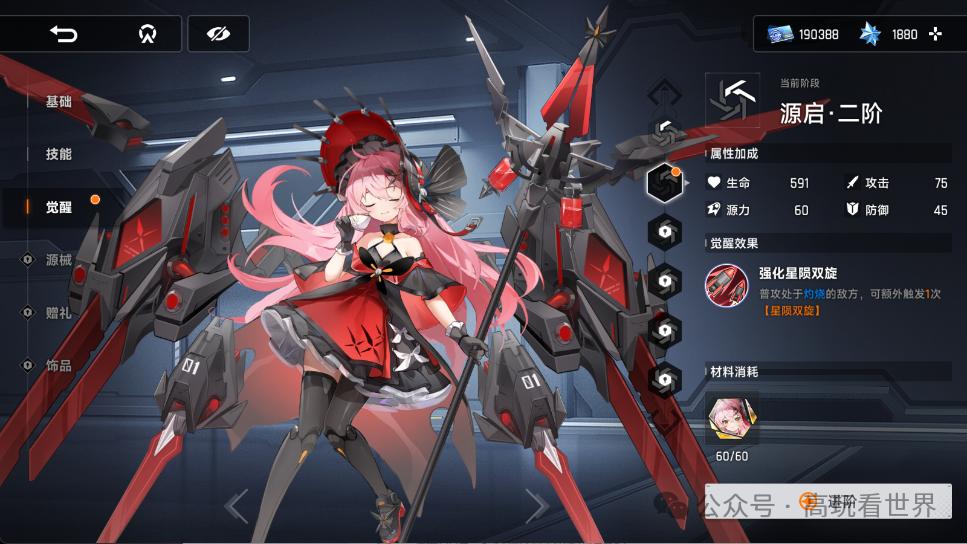This screenshot has width=967, height=544.
Task: Tap the 强化星陨双旋 awakening effect icon
Action: tap(725, 285)
